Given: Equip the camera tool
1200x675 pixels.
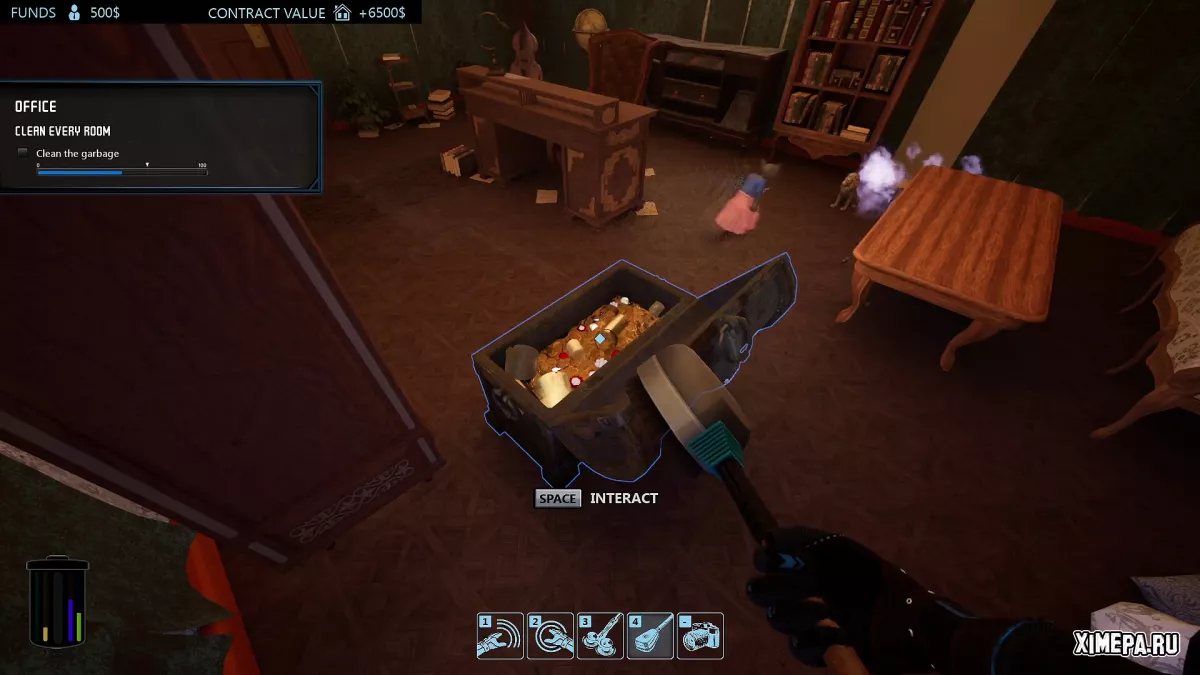Looking at the screenshot, I should point(700,636).
